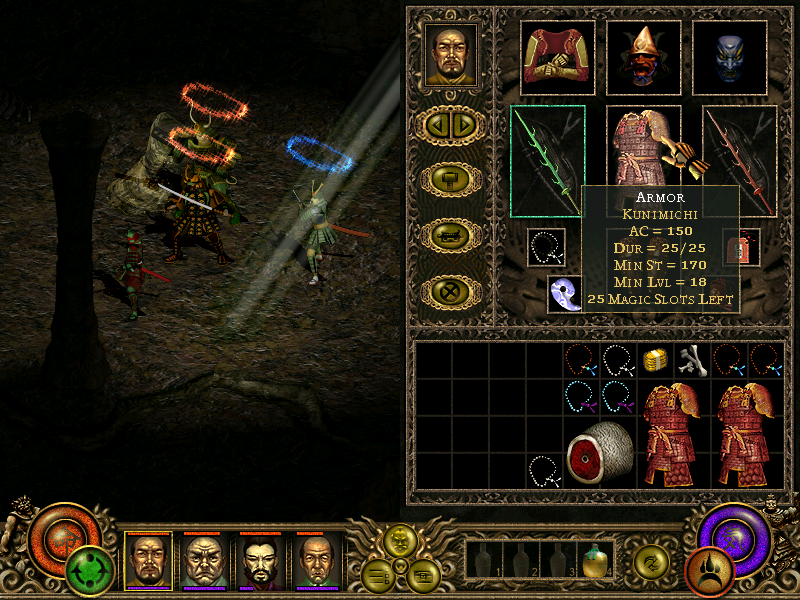
Task: Select the red robe equipment slot
Action: coord(557,57)
